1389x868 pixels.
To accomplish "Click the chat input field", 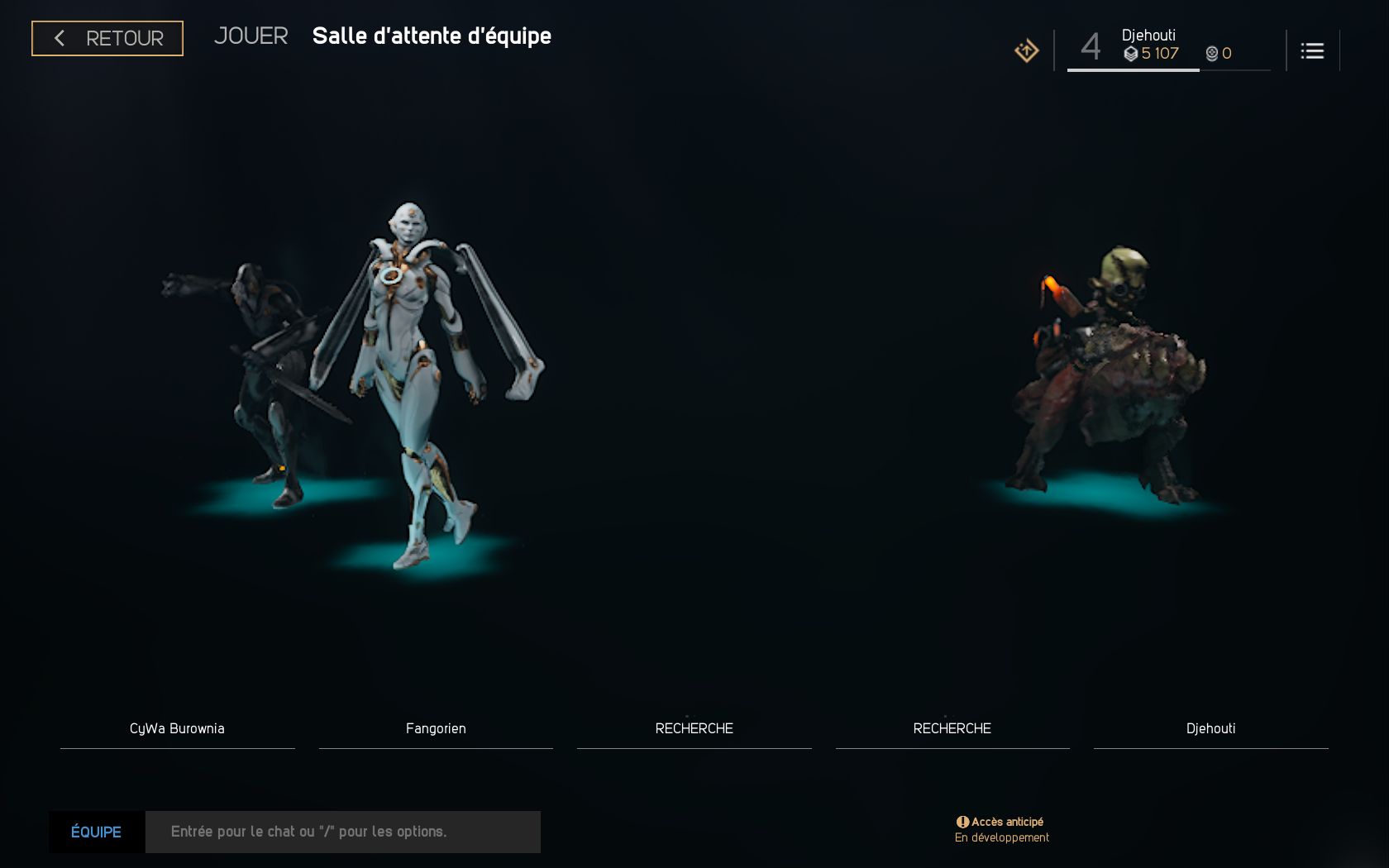I will 342,832.
